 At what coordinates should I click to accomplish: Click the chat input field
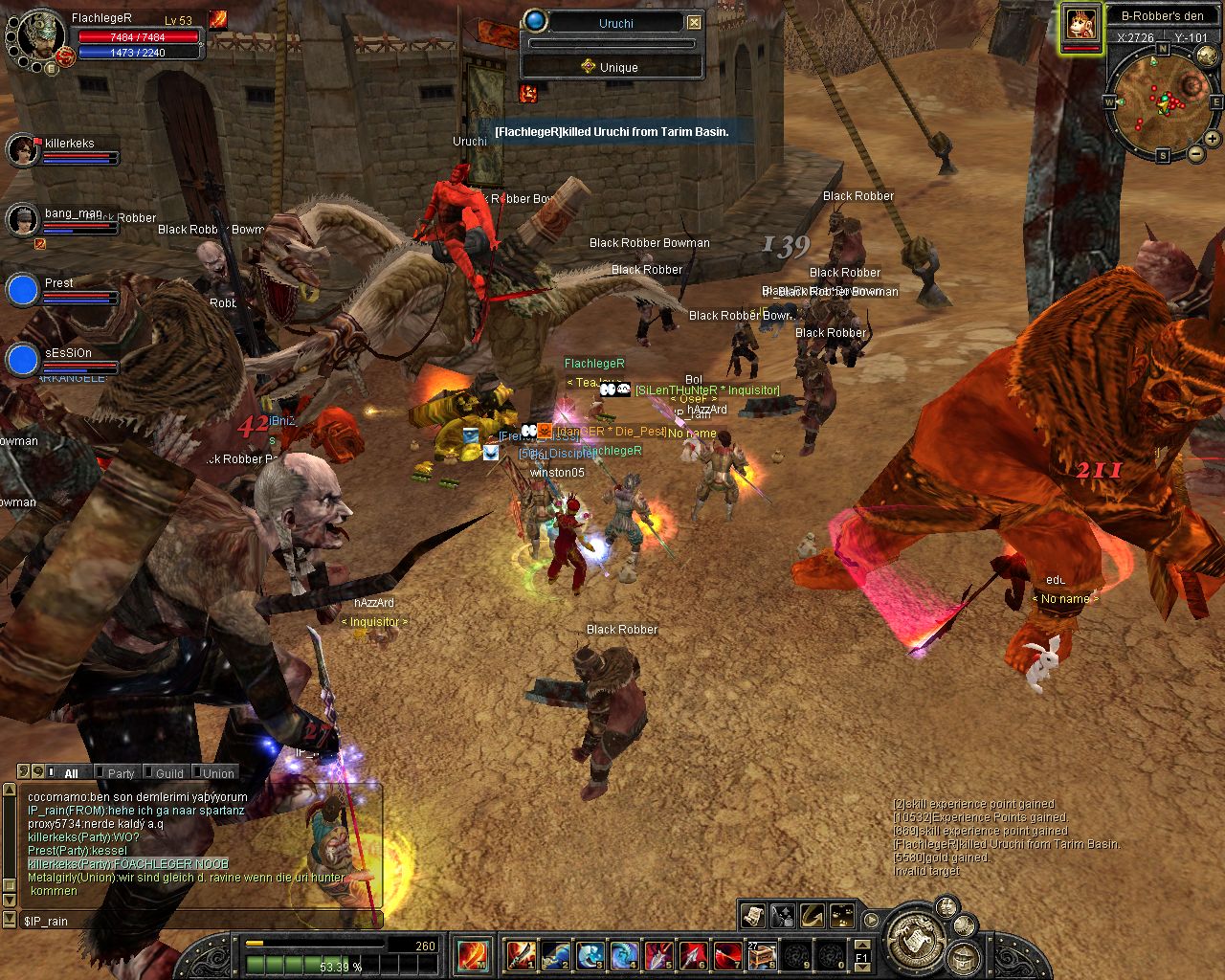201,921
